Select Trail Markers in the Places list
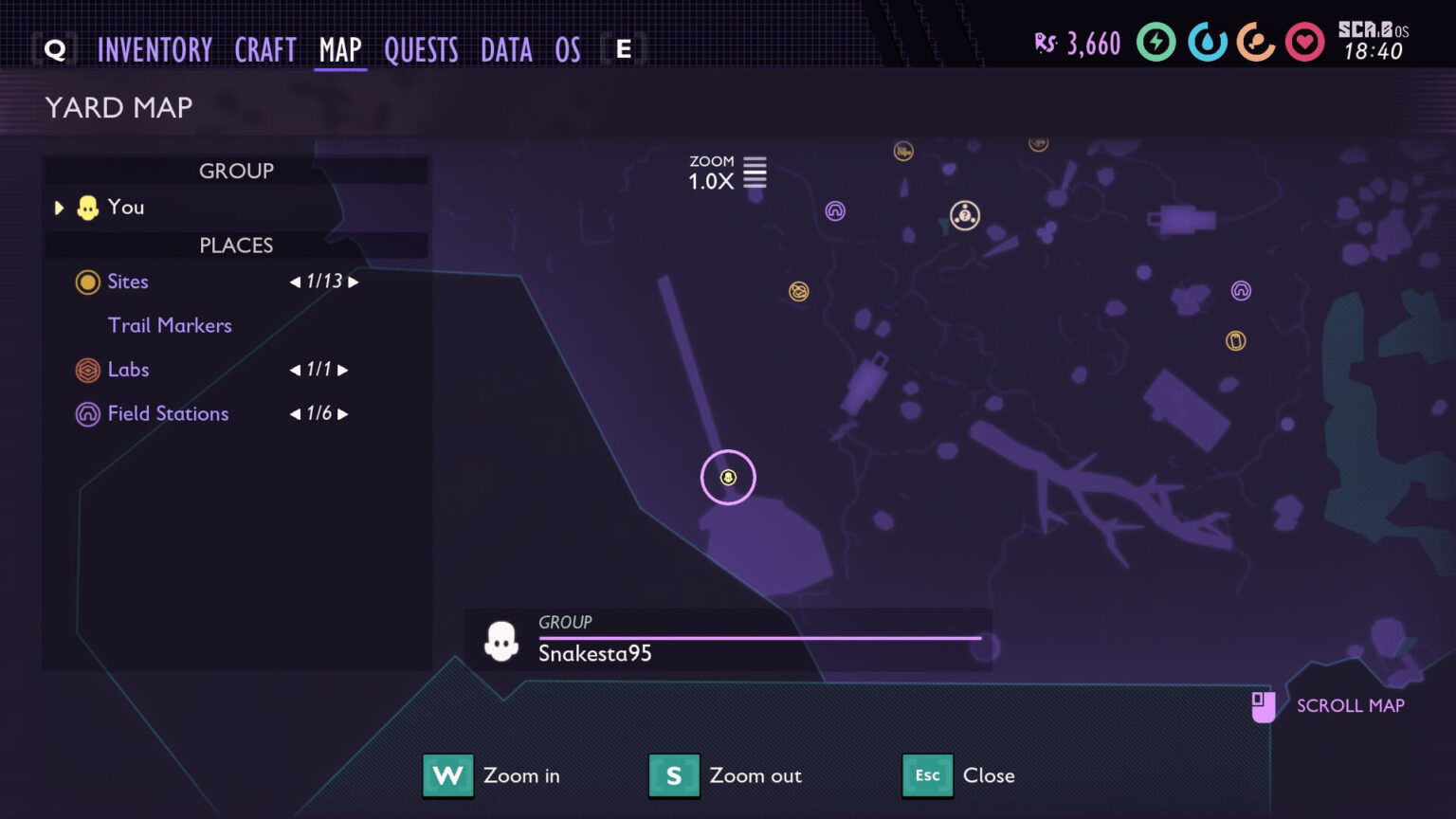This screenshot has height=819, width=1456. coord(170,325)
